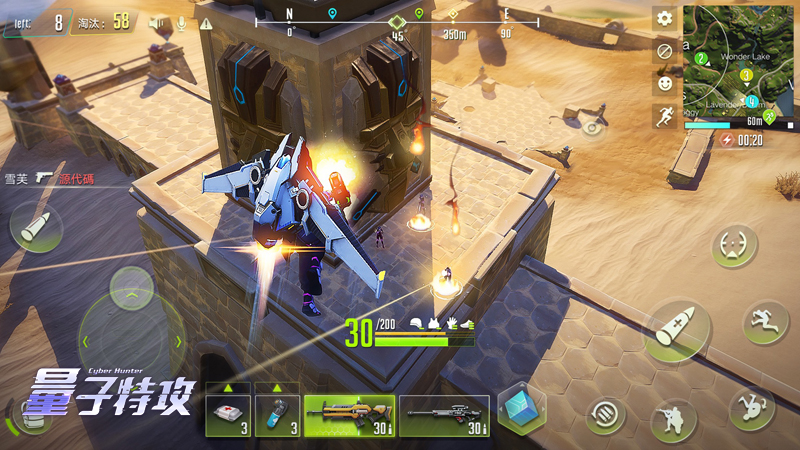Select the medkit item slot

(227, 415)
